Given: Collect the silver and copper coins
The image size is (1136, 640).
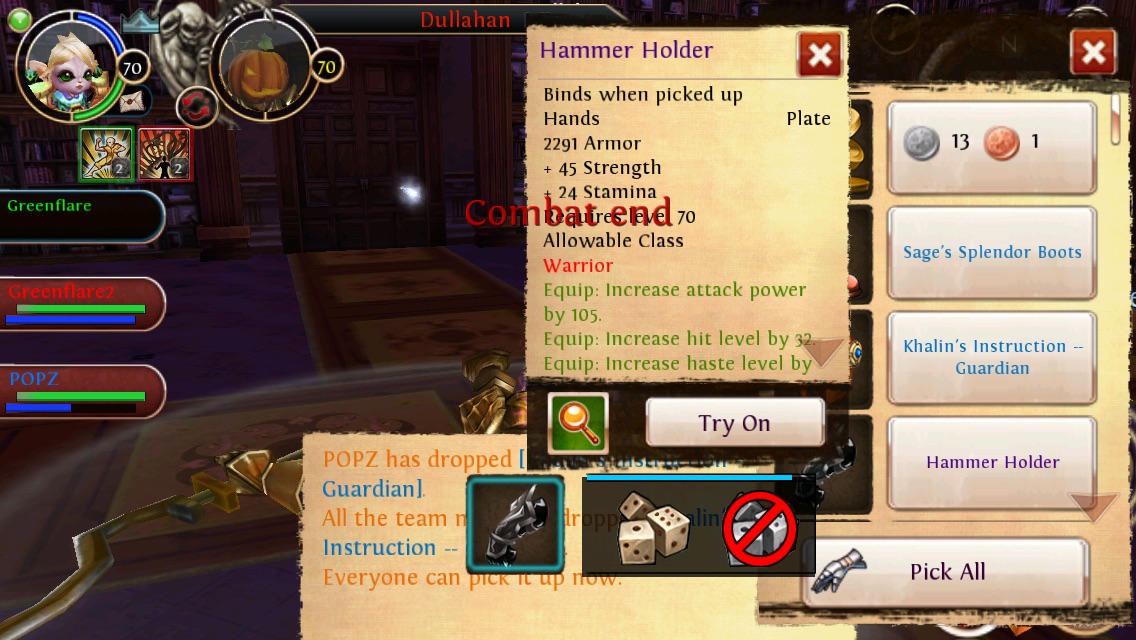Looking at the screenshot, I should click(x=991, y=143).
